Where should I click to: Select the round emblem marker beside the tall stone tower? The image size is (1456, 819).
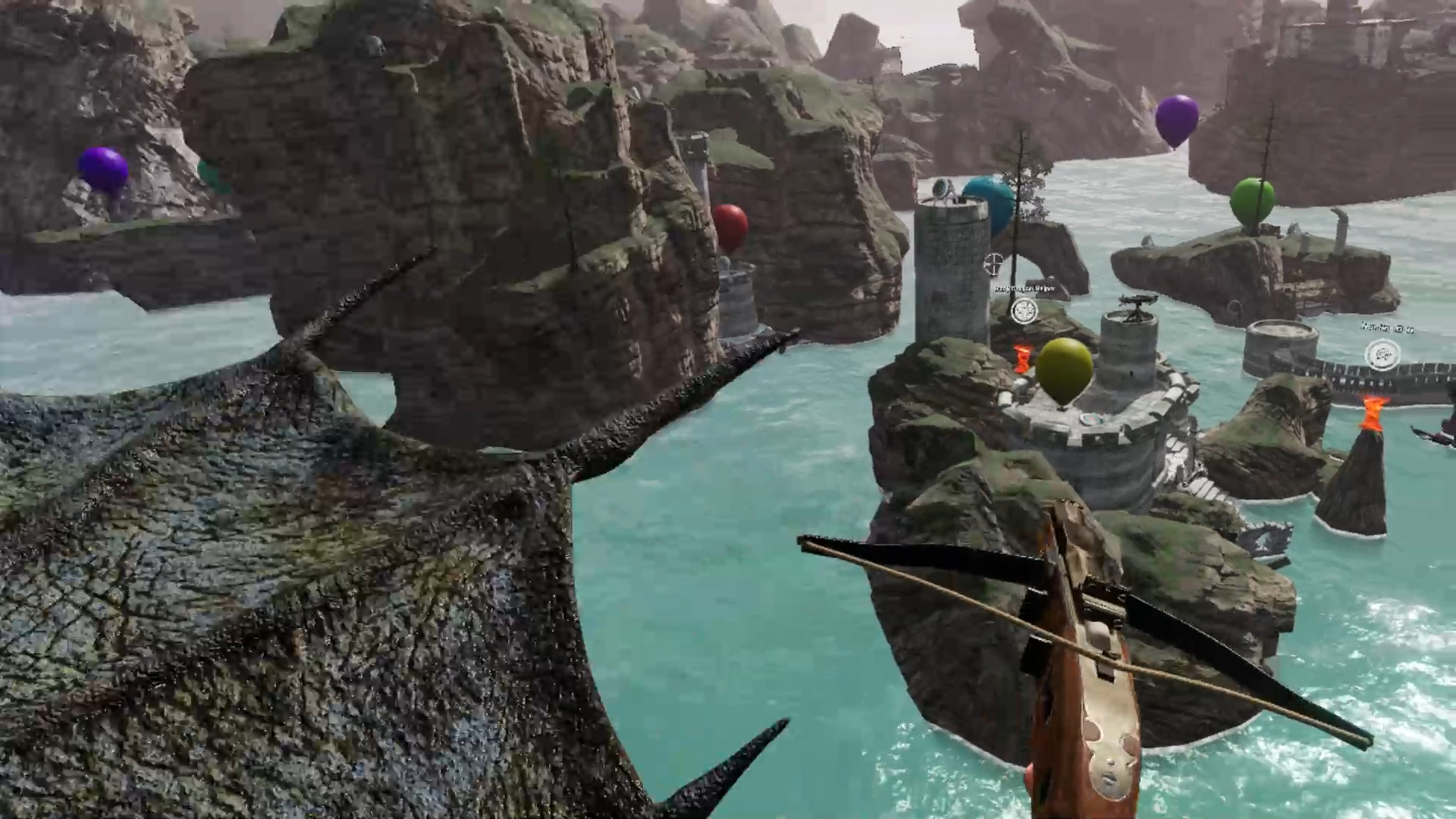(x=1024, y=311)
